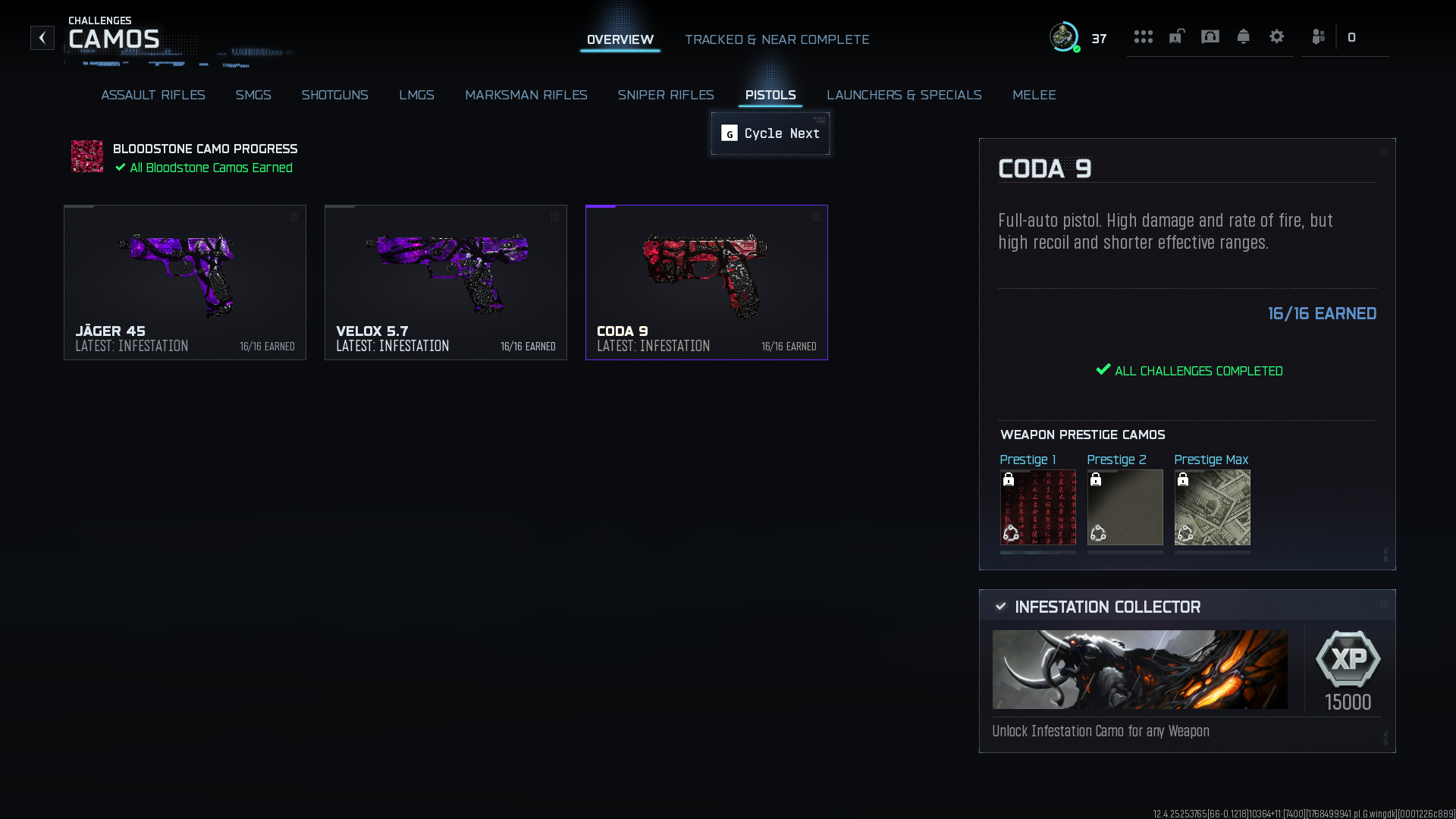Inspect the Prestige 2 camo swatch
The height and width of the screenshot is (819, 1456).
[1125, 507]
